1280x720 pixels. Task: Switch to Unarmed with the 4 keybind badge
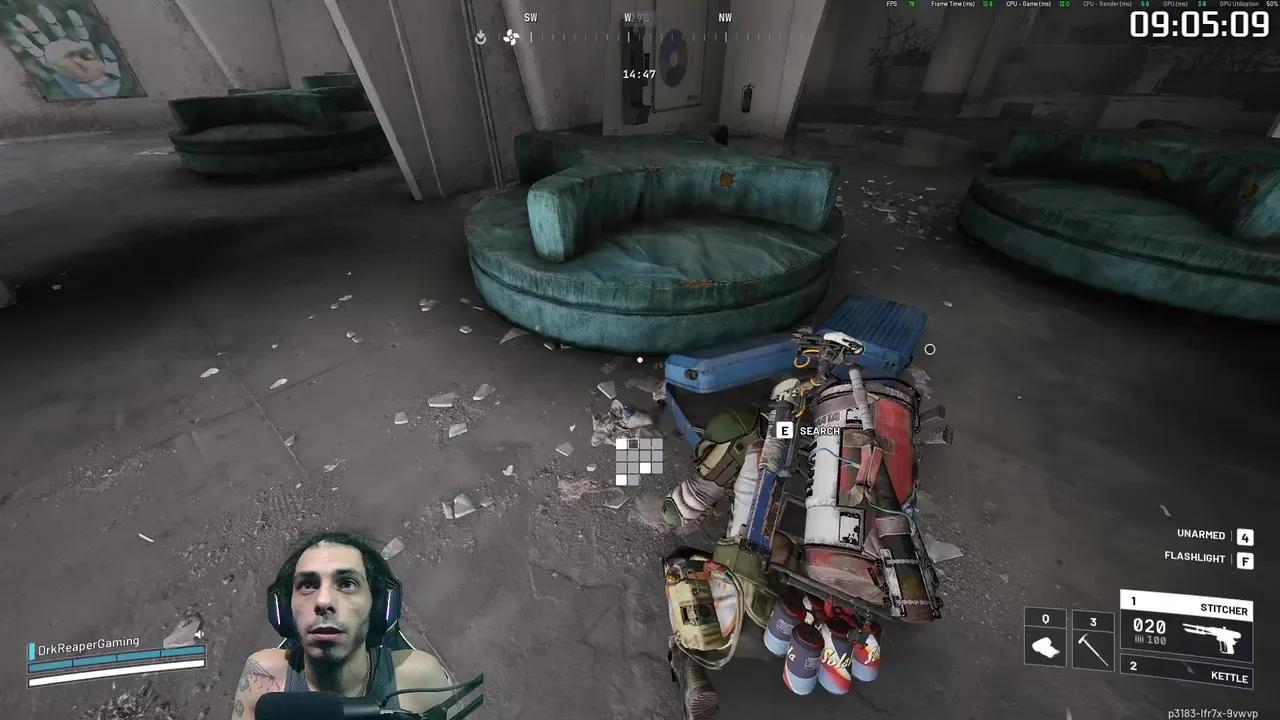(x=1245, y=536)
